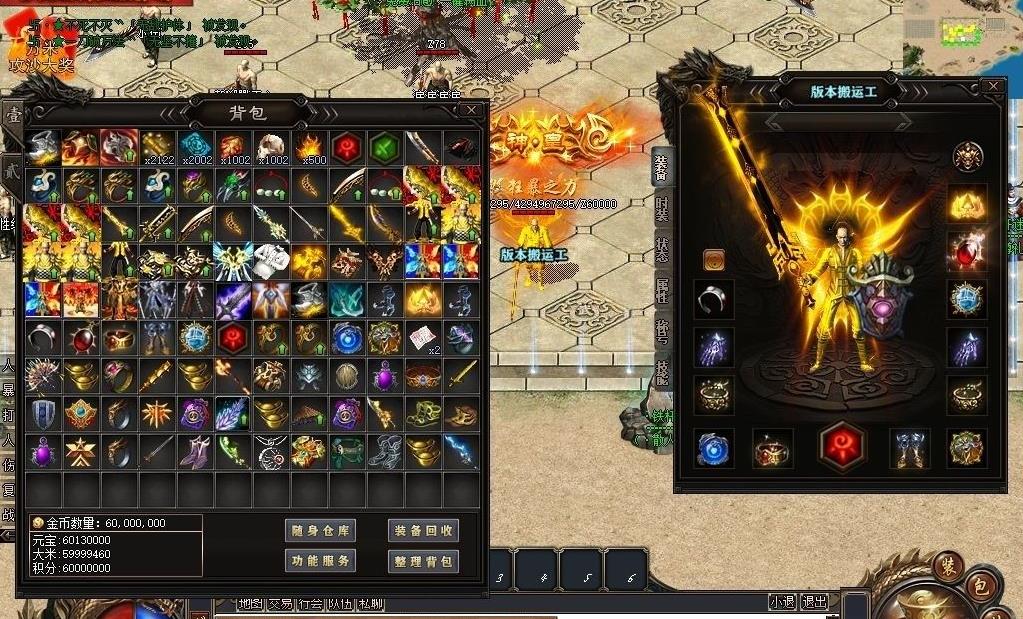
Task: Open the 地图 map from chat bar
Action: 250,603
